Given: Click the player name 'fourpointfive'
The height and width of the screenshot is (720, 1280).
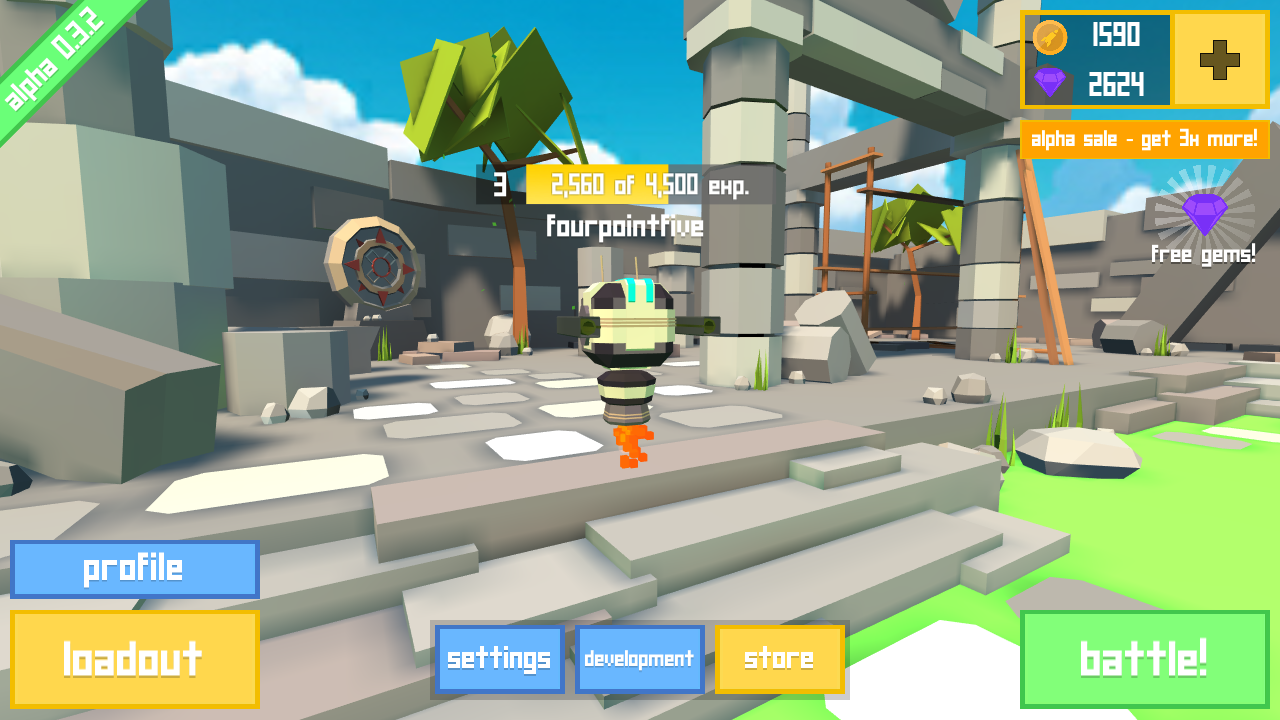Looking at the screenshot, I should 625,226.
